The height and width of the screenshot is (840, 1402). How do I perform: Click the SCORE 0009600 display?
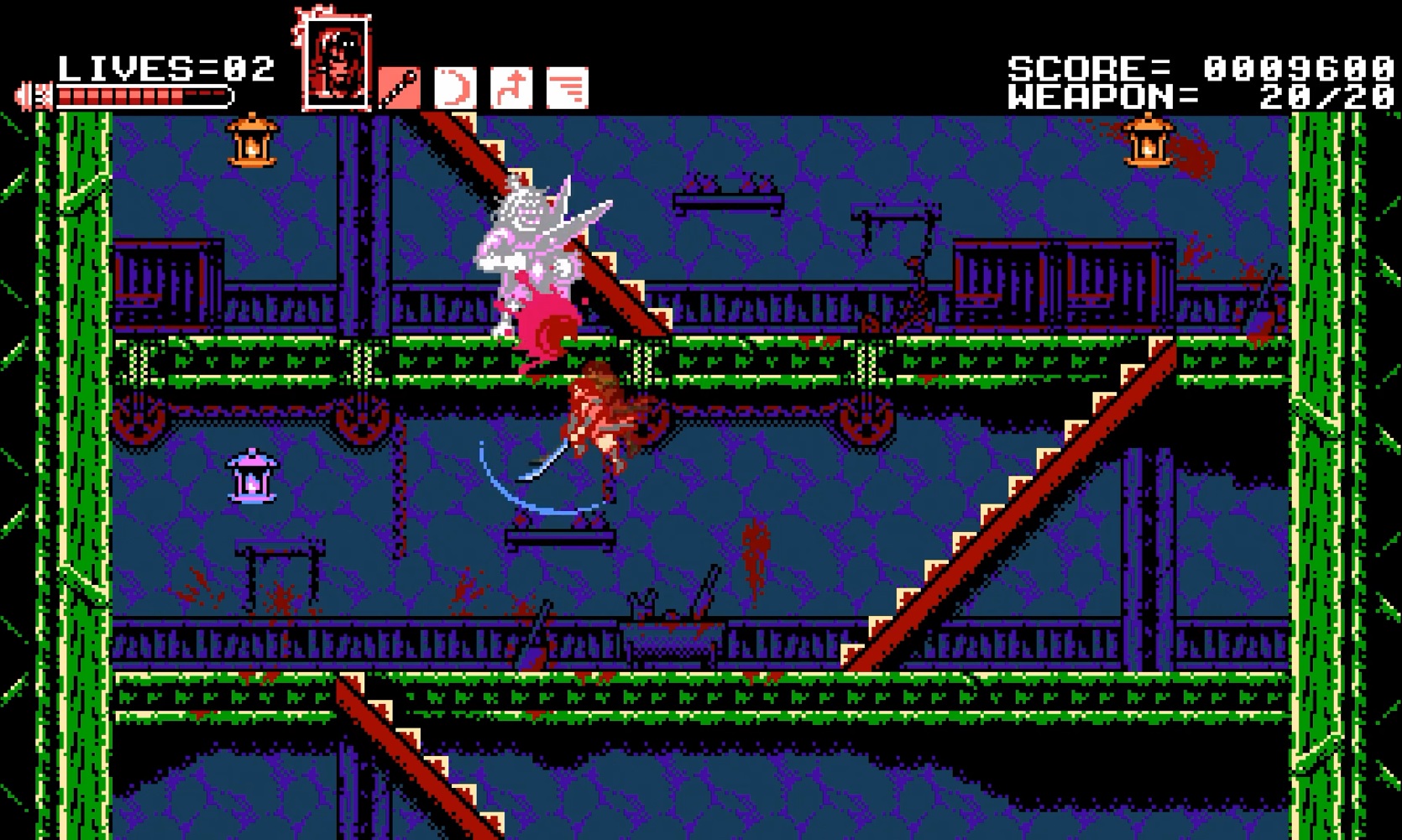1192,64
